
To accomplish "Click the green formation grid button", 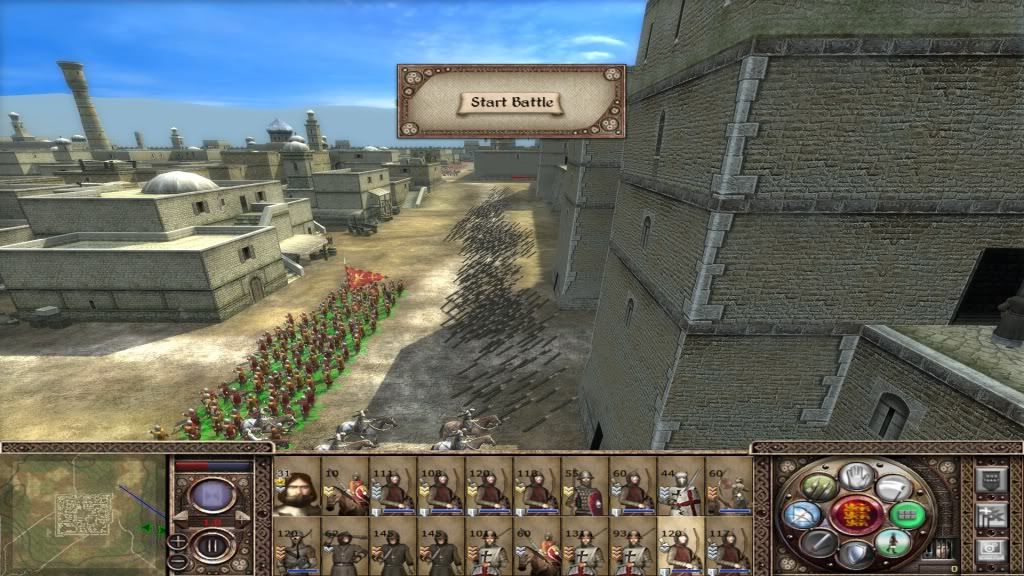I will 908,515.
